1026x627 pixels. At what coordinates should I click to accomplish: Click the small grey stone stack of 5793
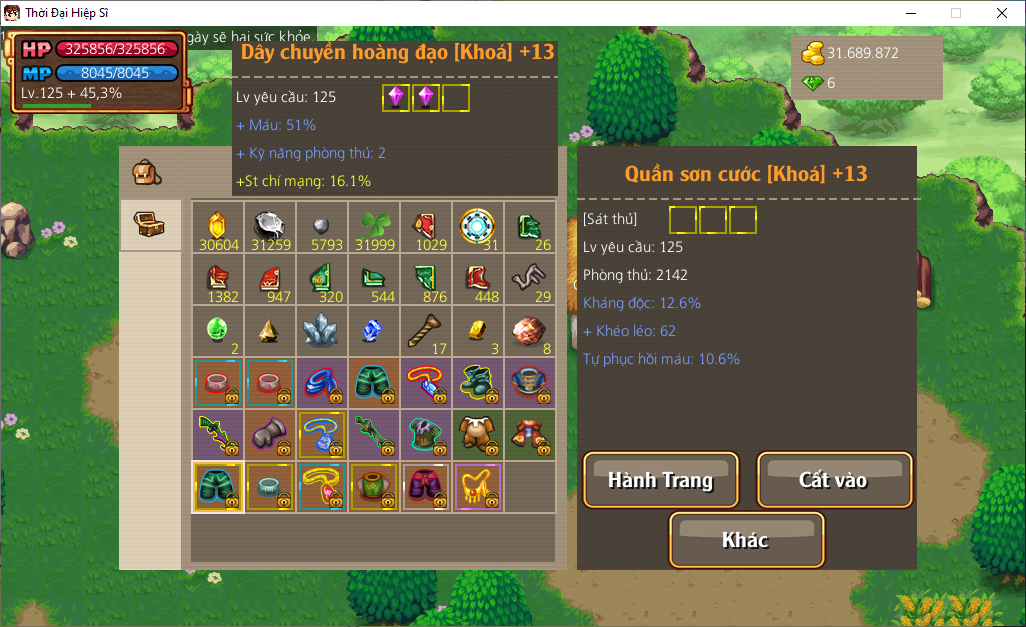[322, 227]
